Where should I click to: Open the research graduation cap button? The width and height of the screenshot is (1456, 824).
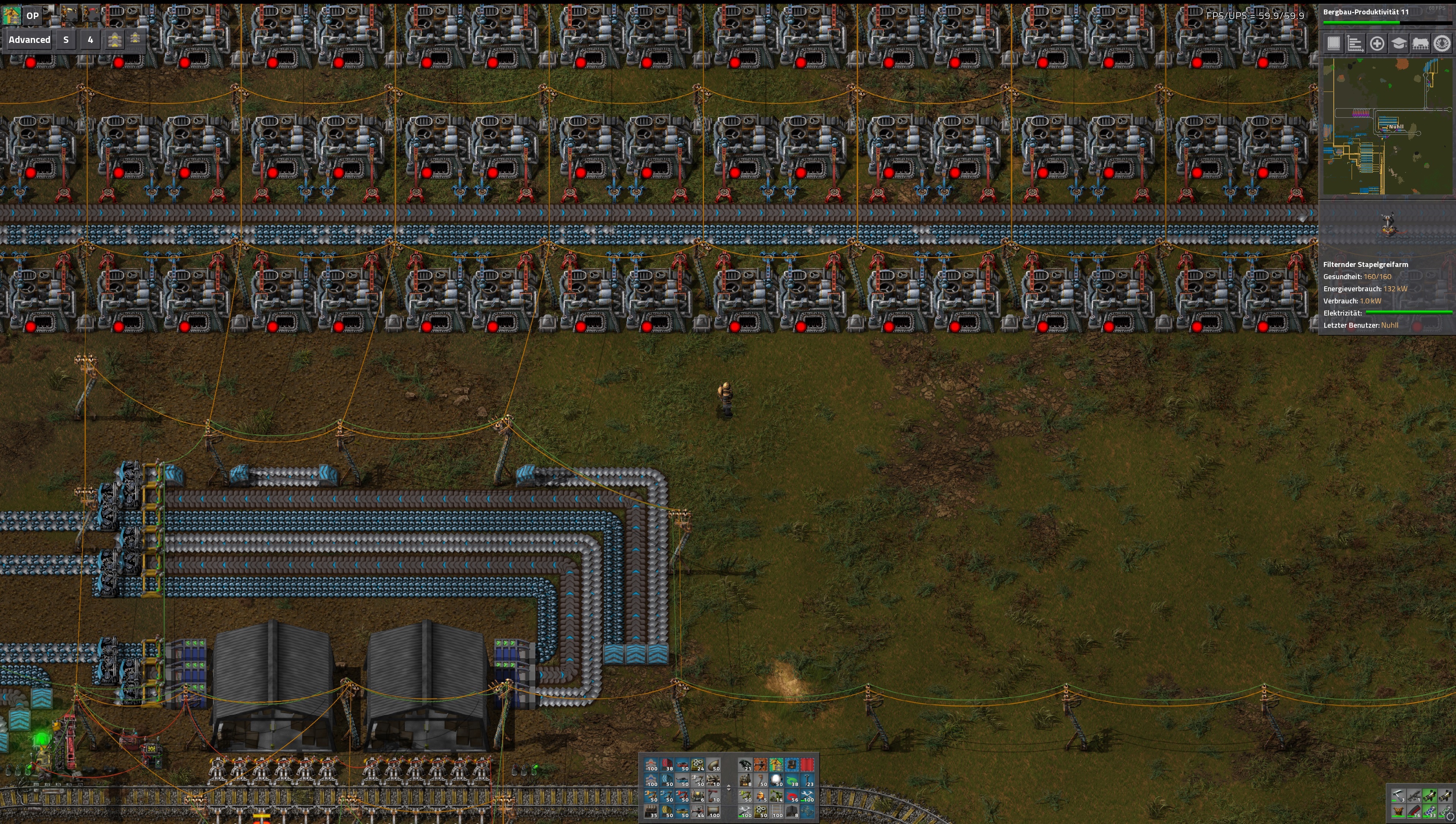(x=1398, y=44)
